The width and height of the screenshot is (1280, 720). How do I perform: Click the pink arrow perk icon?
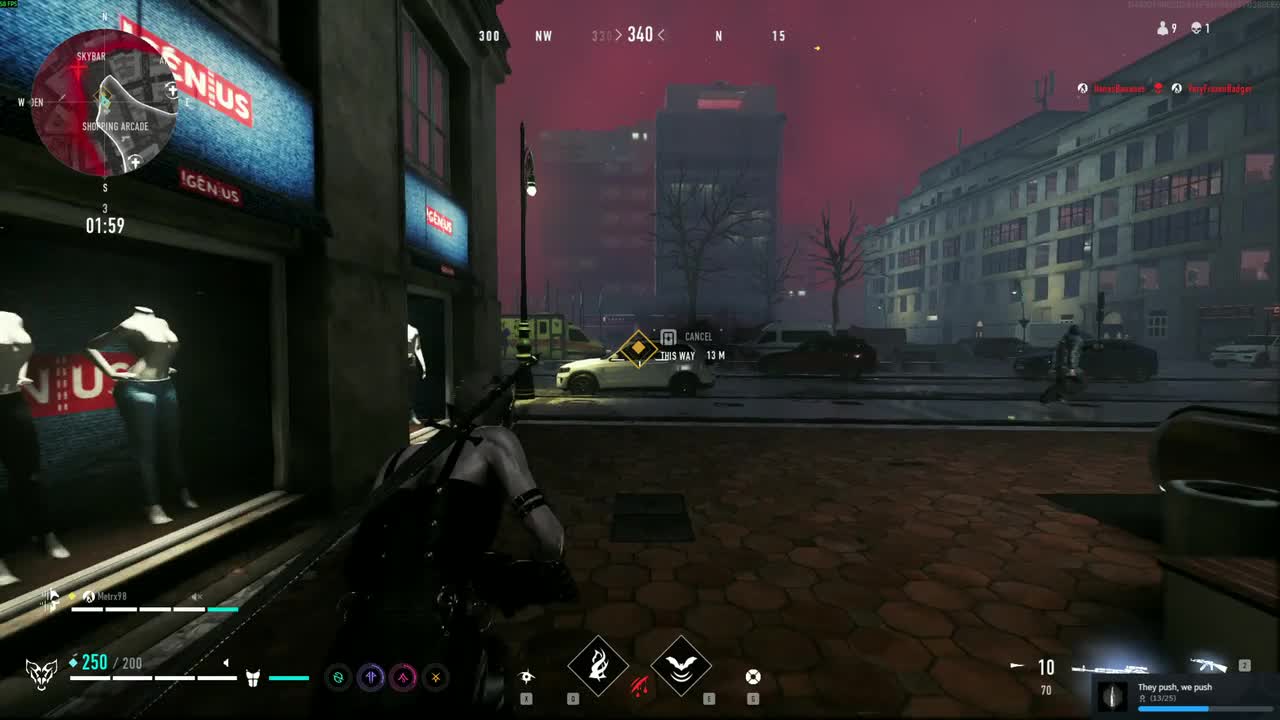tap(403, 677)
